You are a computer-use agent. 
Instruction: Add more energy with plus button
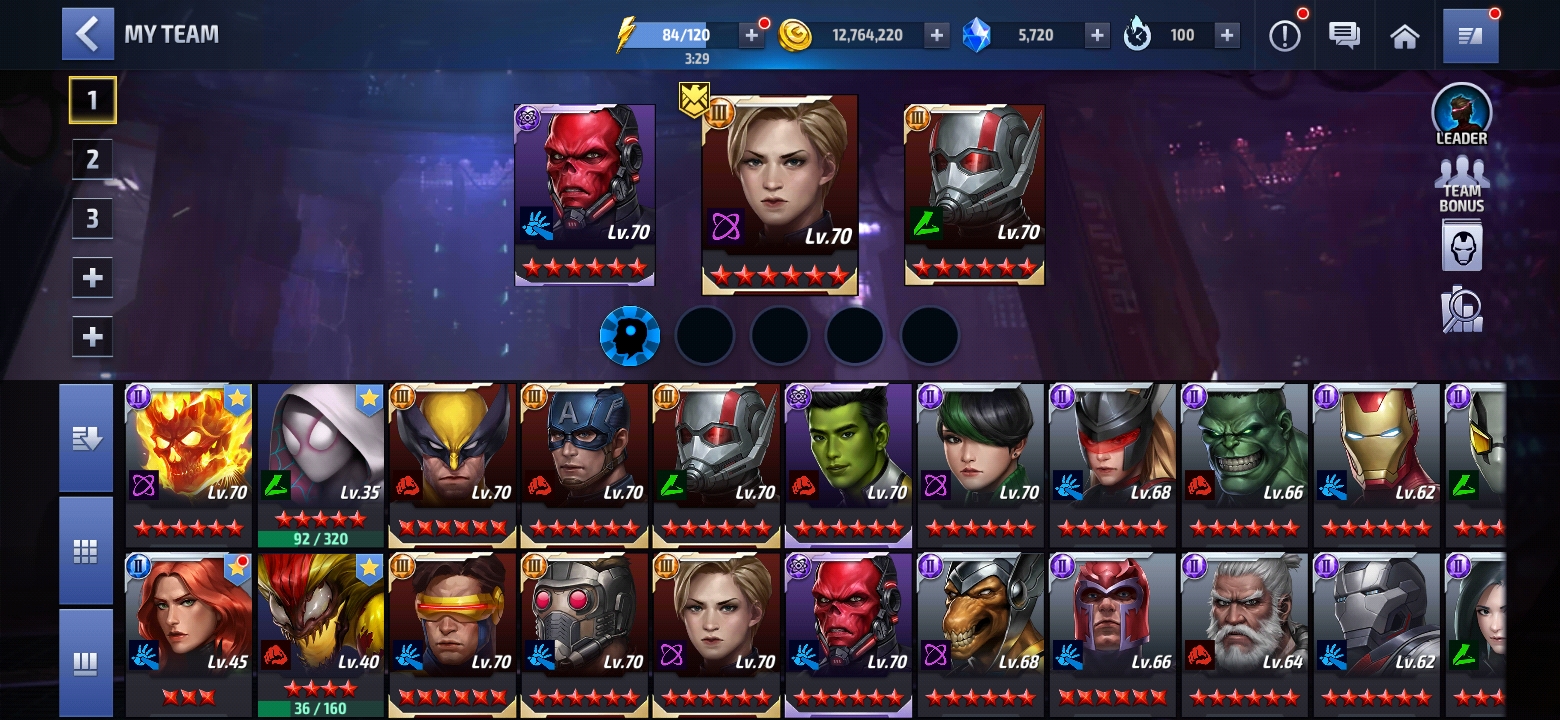[x=752, y=35]
